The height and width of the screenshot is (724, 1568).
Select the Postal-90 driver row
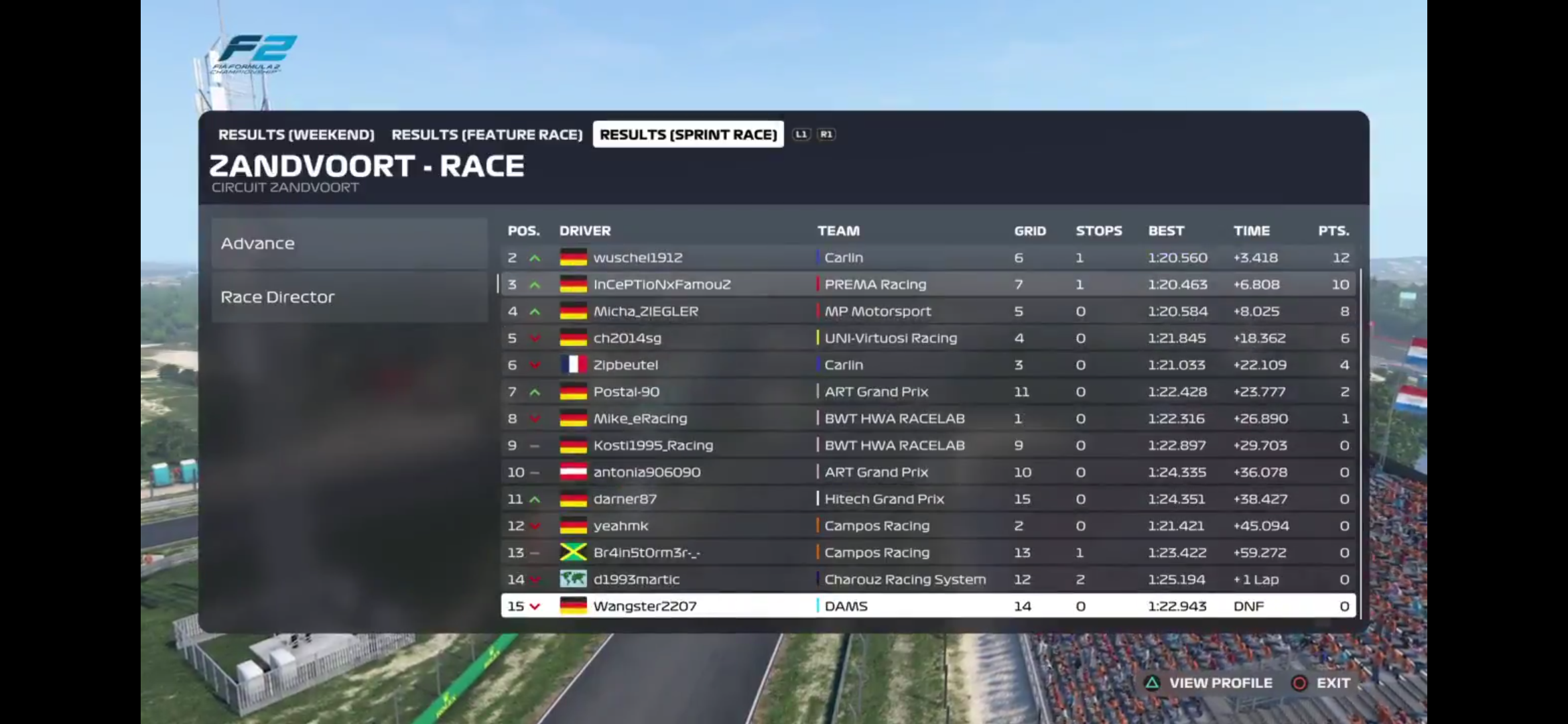pyautogui.click(x=928, y=392)
